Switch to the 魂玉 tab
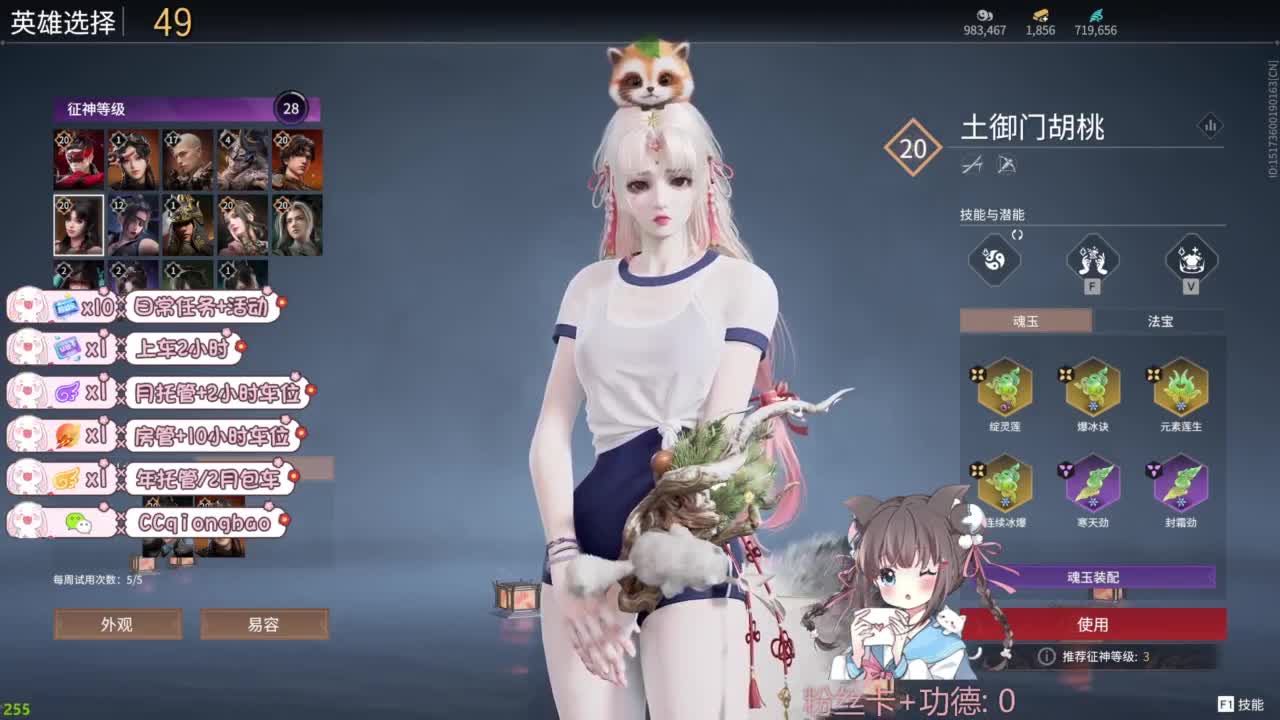The width and height of the screenshot is (1280, 720). [1025, 321]
